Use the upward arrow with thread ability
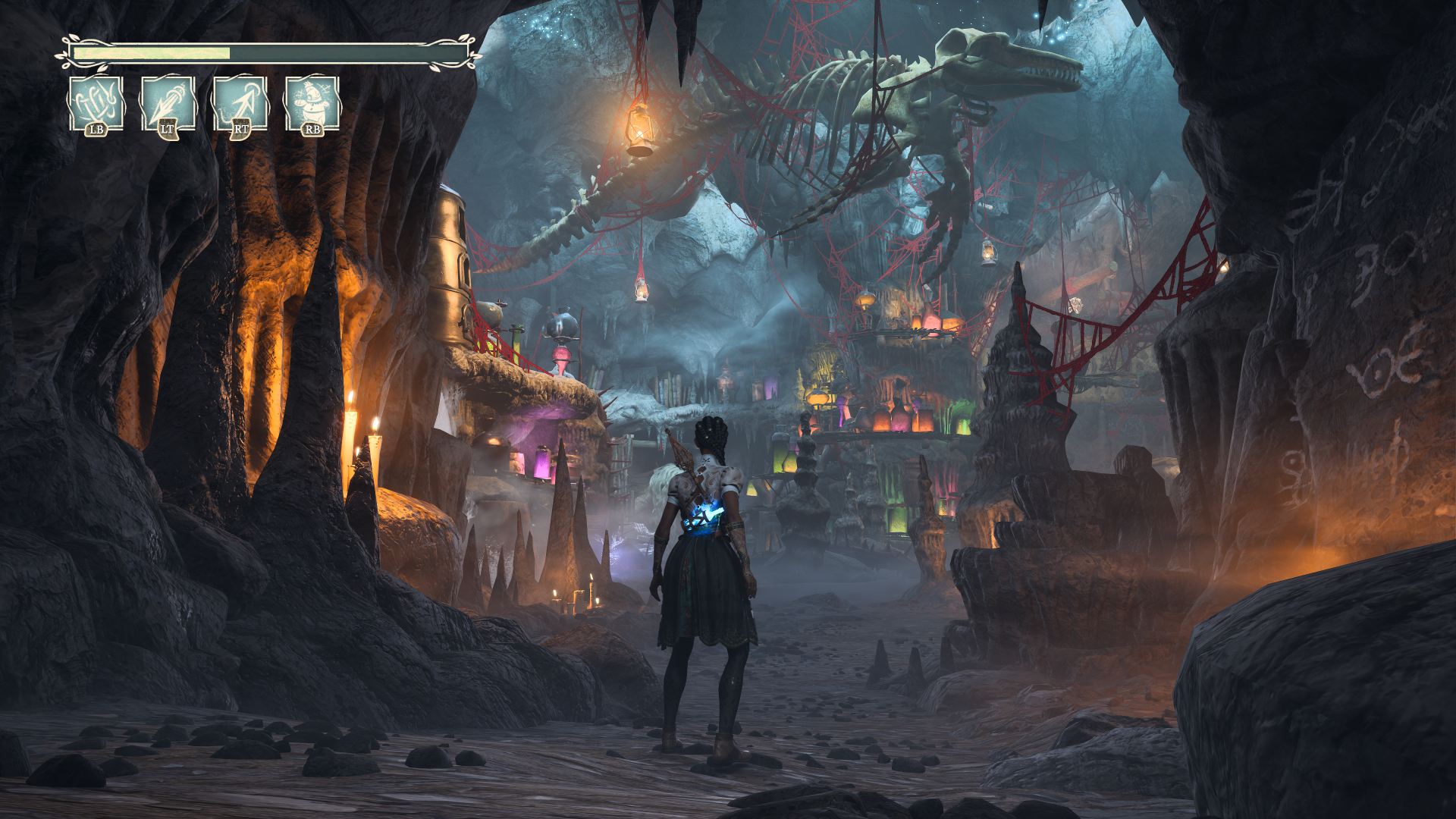1456x819 pixels. (x=240, y=103)
